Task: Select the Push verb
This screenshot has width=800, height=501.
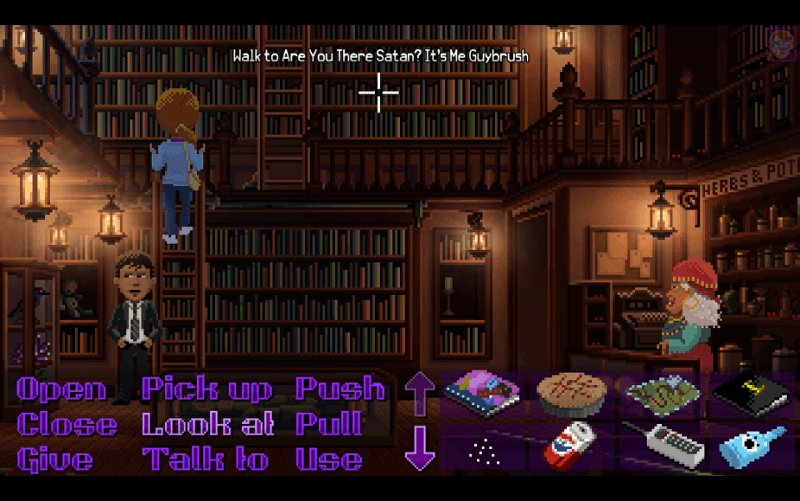Action: (x=340, y=389)
